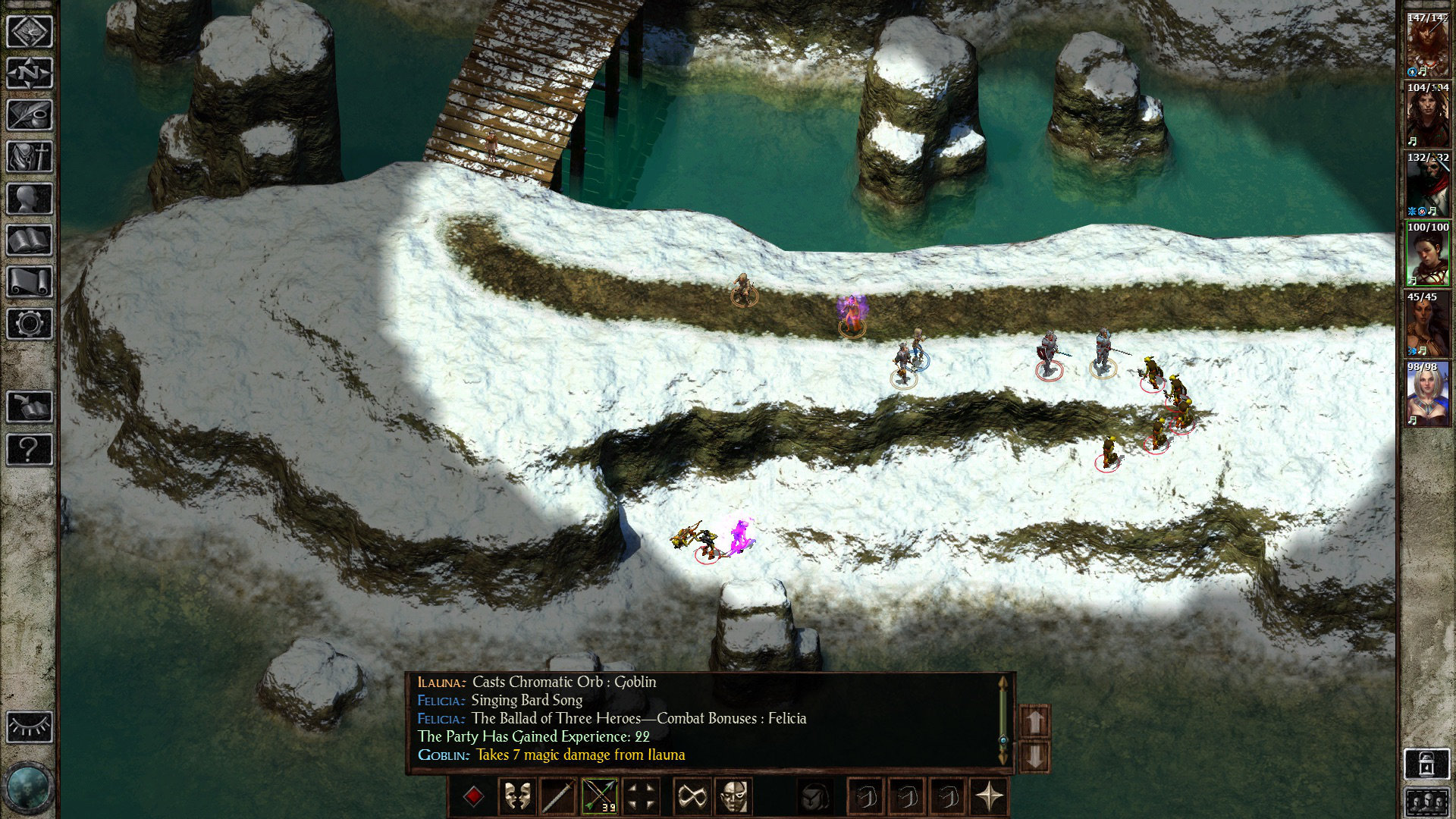
Task: Select the bow and arrows weapon slot
Action: (x=599, y=797)
